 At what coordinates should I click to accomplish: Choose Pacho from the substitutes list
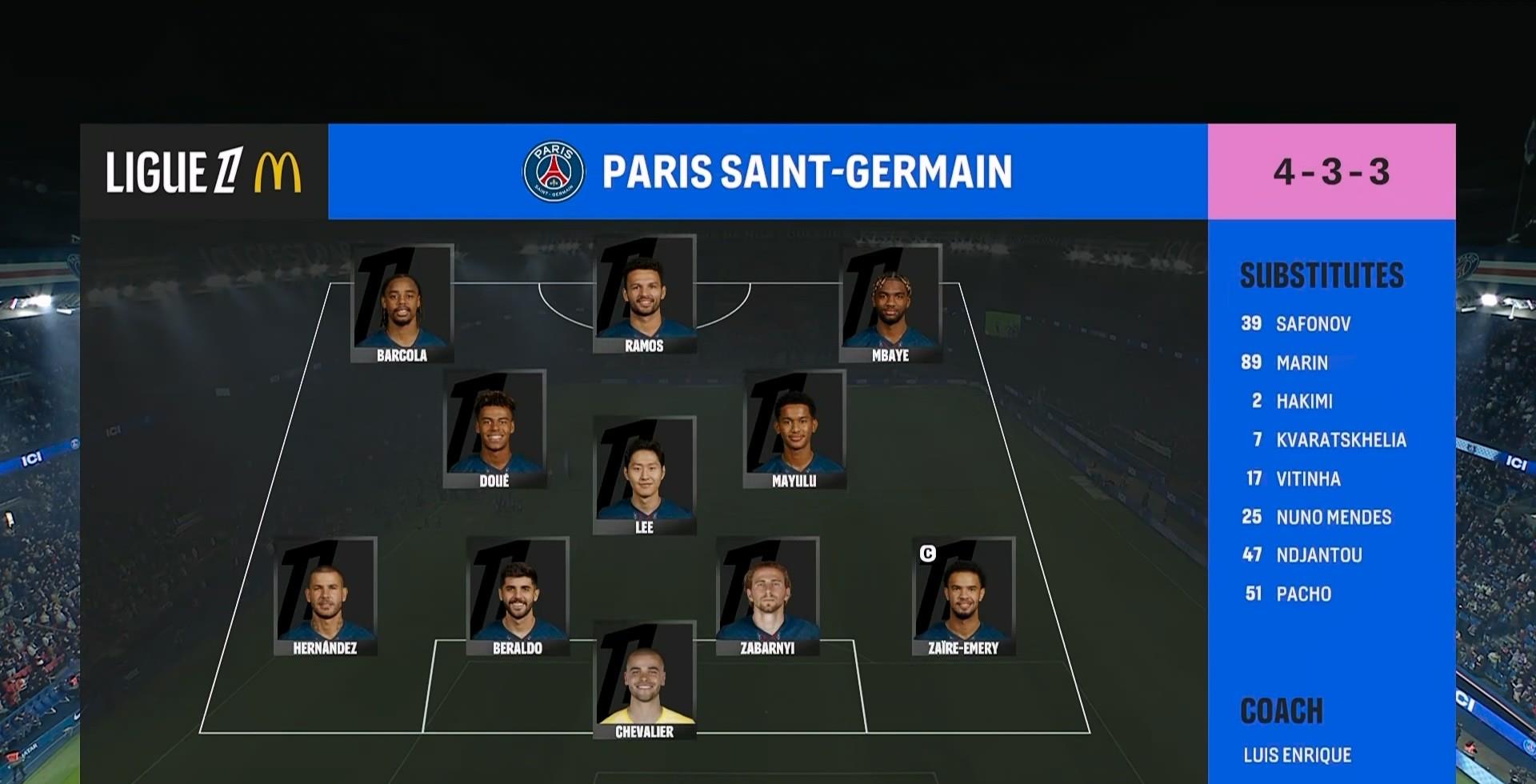pos(1303,594)
